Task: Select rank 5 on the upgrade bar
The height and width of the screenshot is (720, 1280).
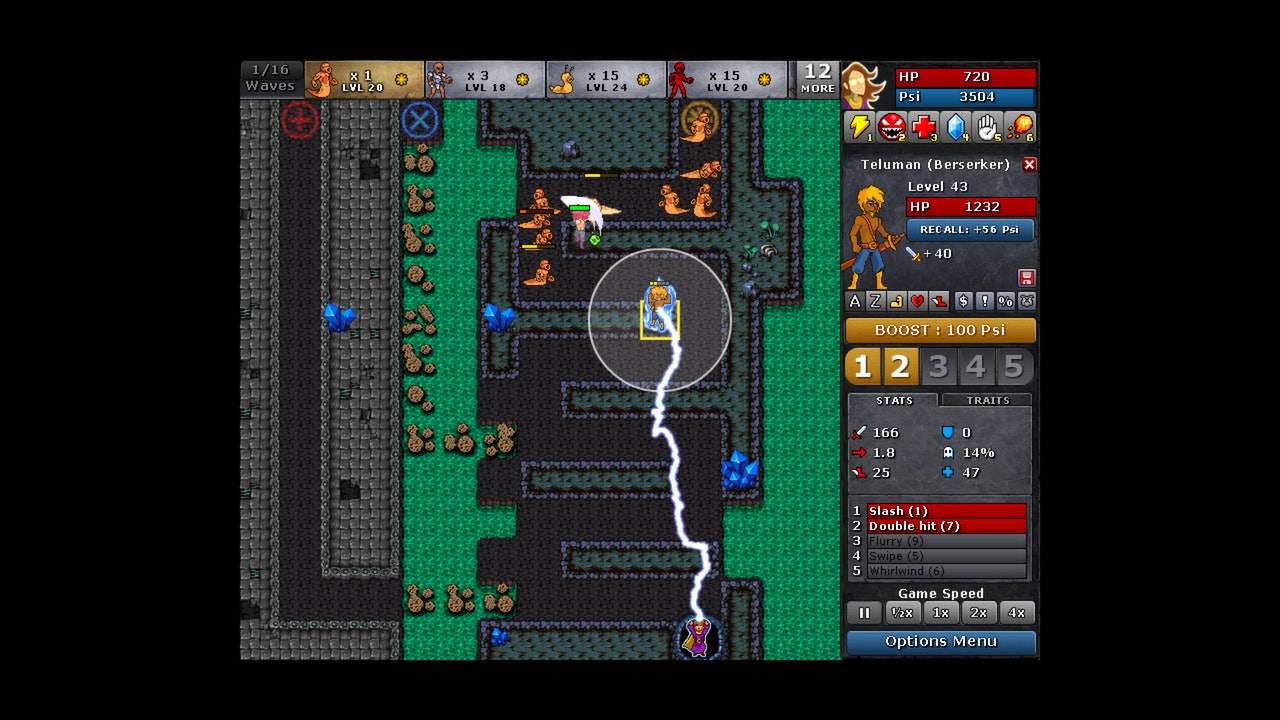Action: coord(1016,366)
